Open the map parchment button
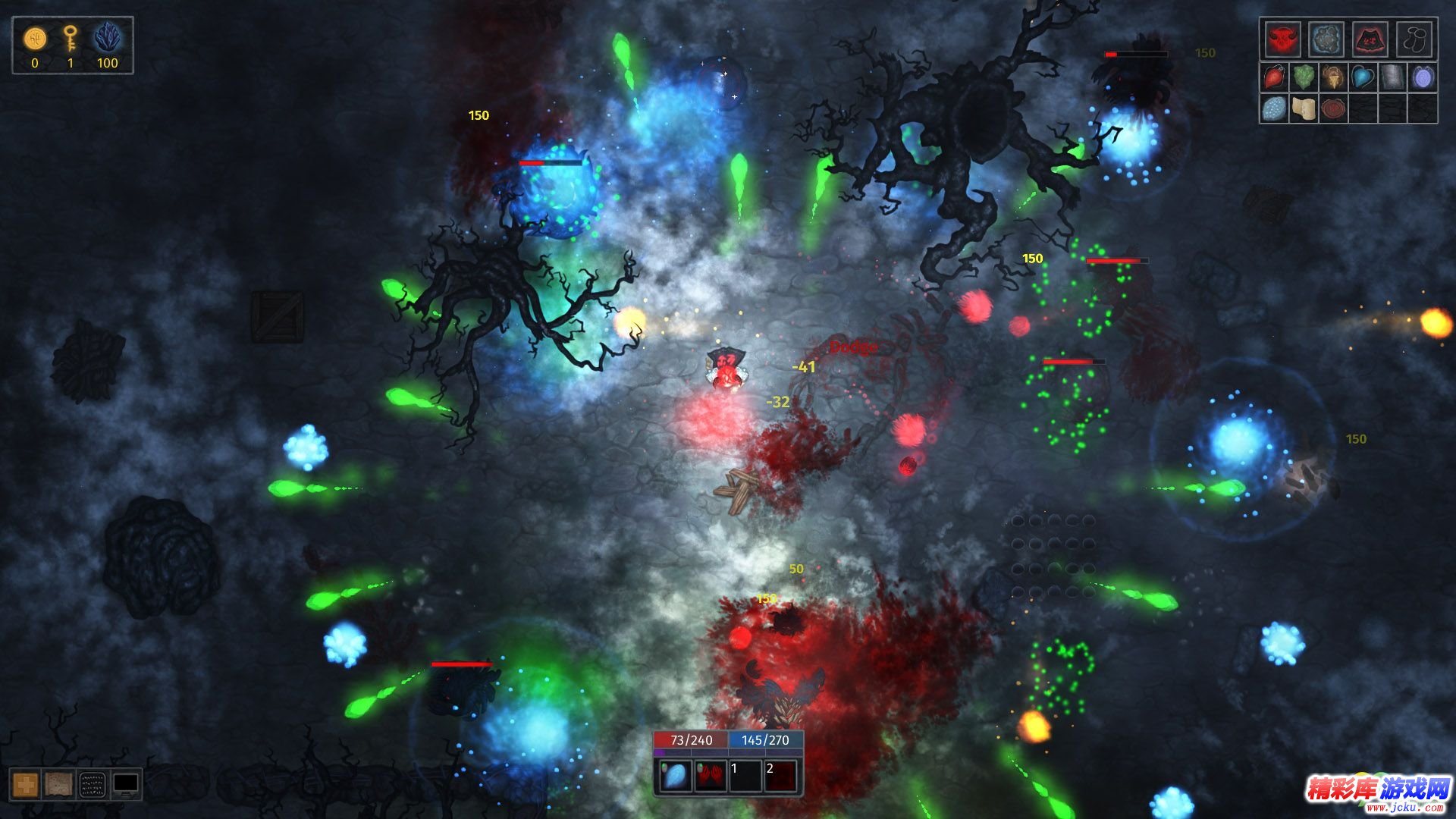 (x=58, y=785)
